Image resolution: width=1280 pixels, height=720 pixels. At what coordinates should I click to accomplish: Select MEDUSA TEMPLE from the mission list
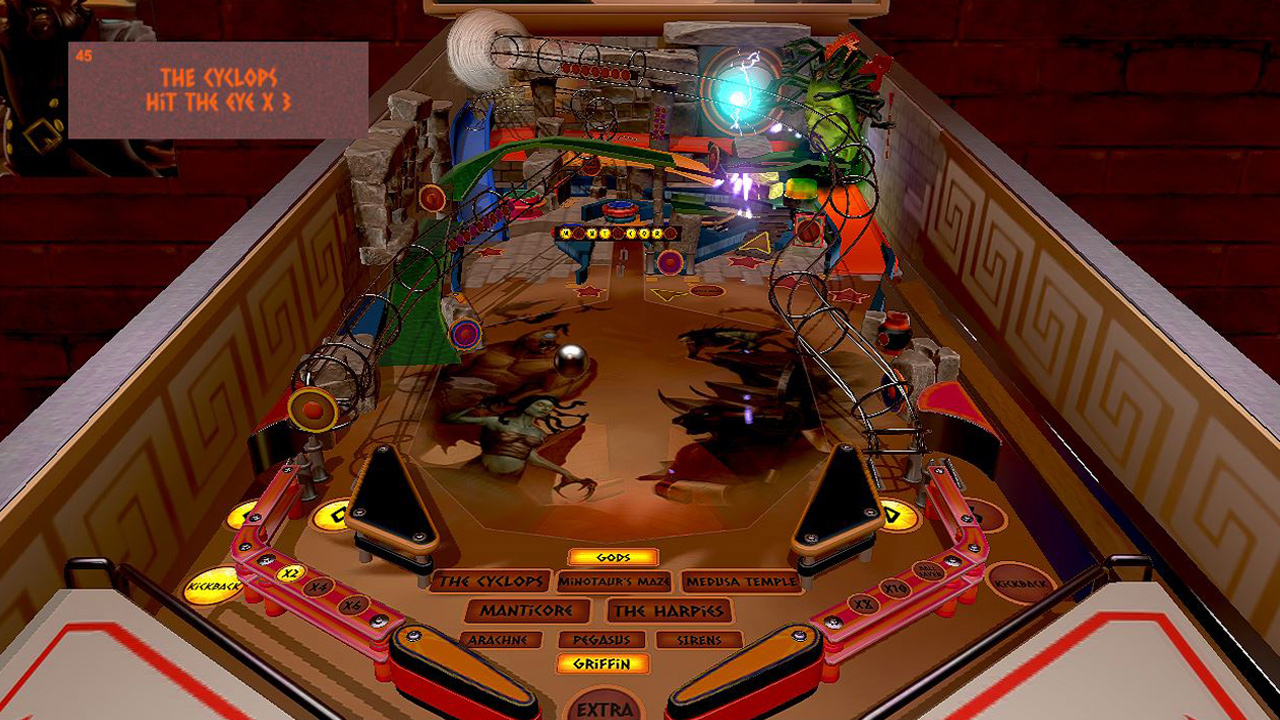(x=742, y=580)
